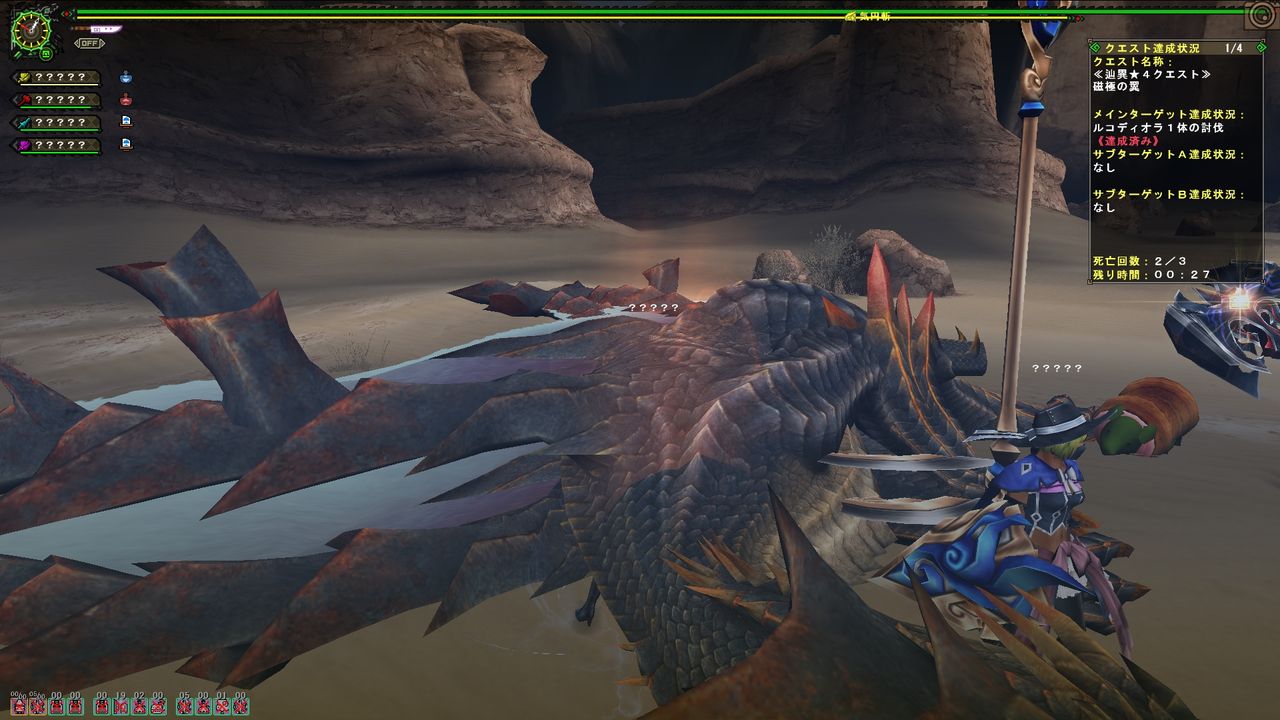Click the left arrow of the OFF selector
The width and height of the screenshot is (1280, 720).
pyautogui.click(x=78, y=42)
